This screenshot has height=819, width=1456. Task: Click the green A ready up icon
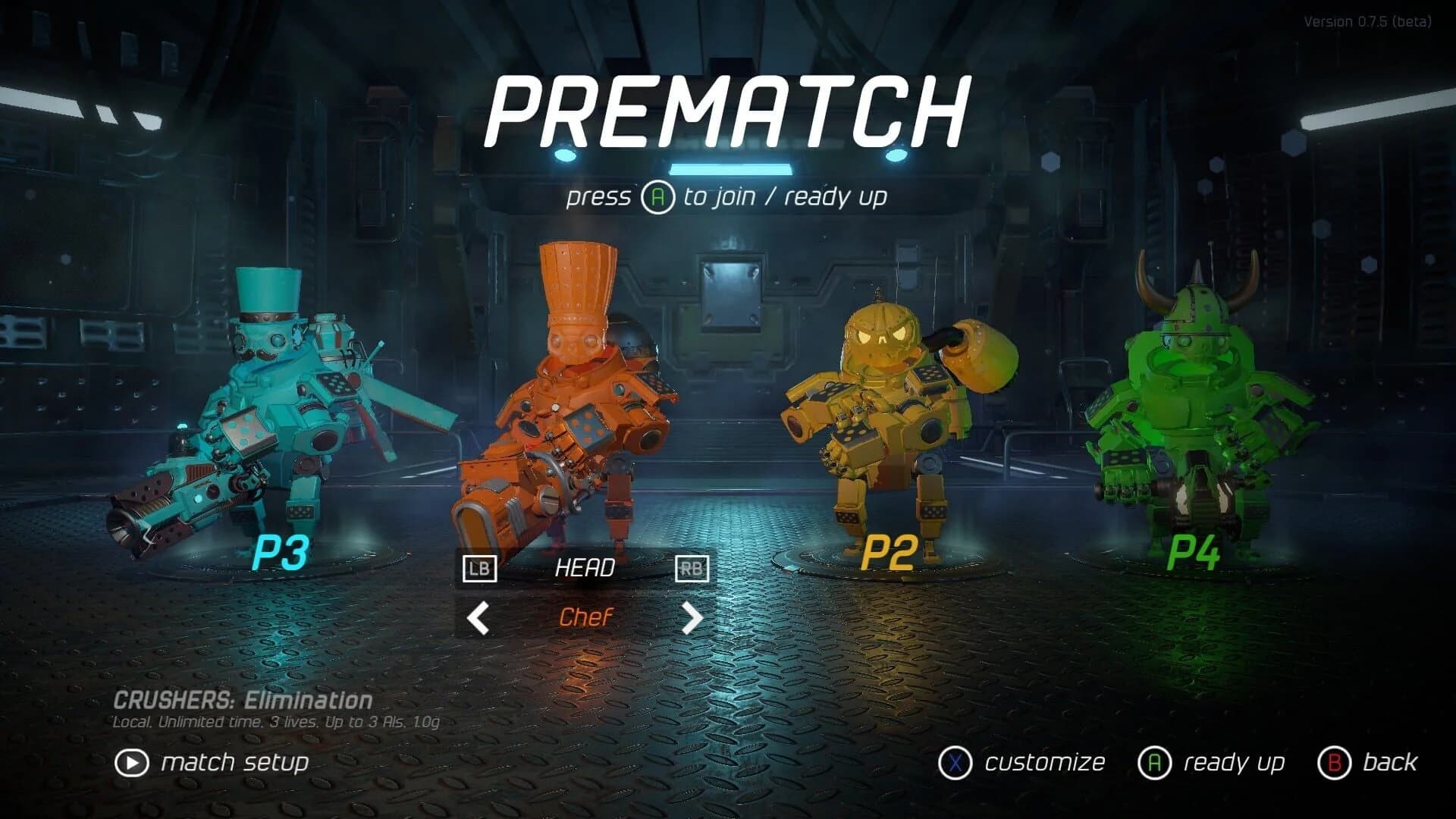(1156, 762)
